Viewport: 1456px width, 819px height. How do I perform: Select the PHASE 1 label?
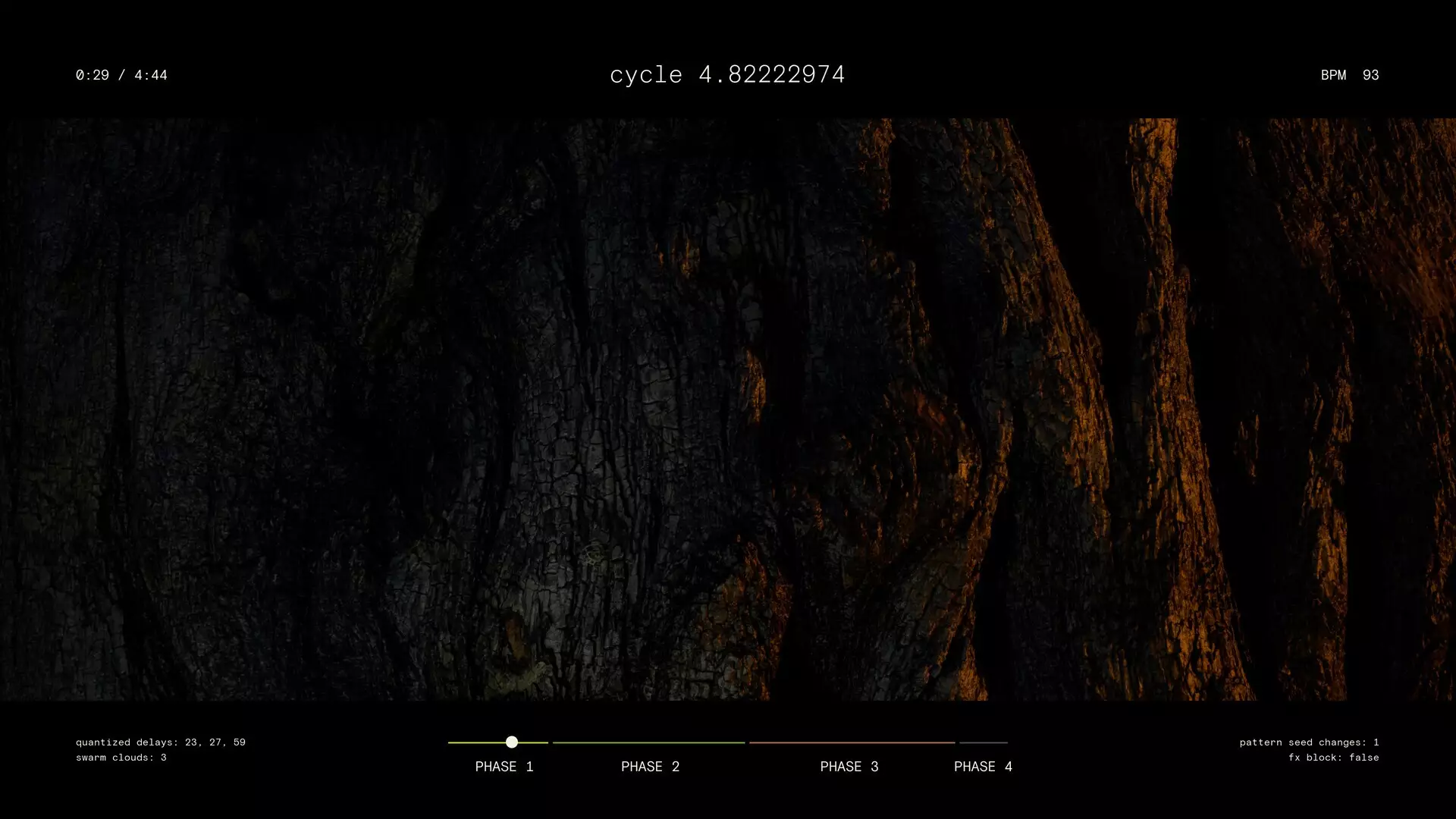[x=505, y=767]
